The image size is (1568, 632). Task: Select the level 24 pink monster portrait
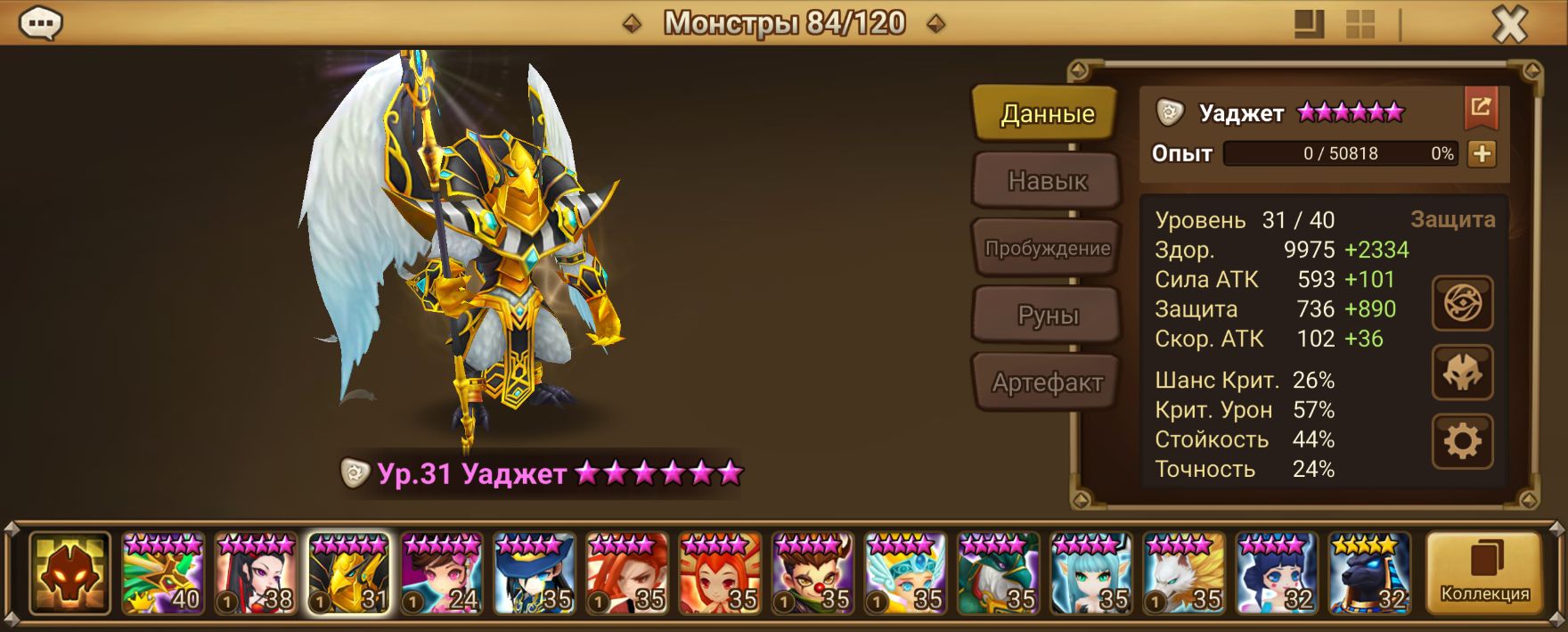point(442,574)
